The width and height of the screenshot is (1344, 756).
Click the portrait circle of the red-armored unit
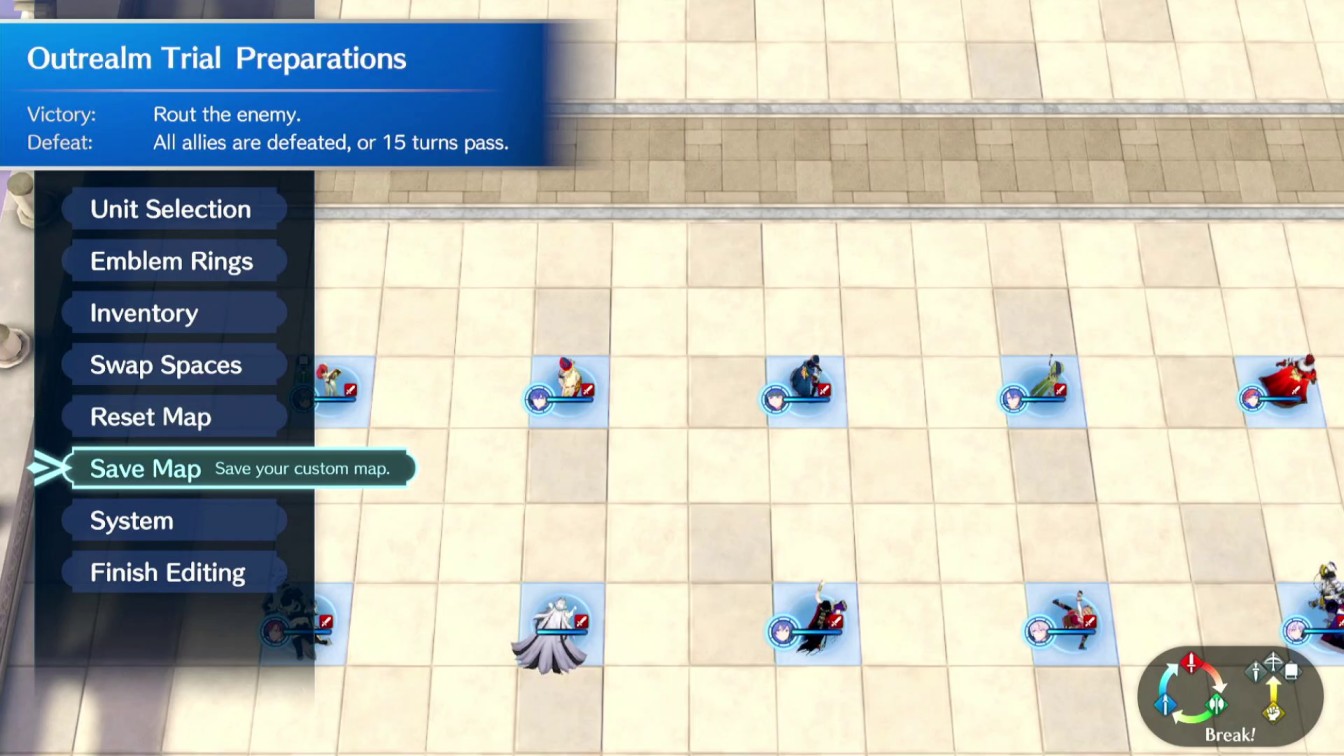(x=1252, y=398)
